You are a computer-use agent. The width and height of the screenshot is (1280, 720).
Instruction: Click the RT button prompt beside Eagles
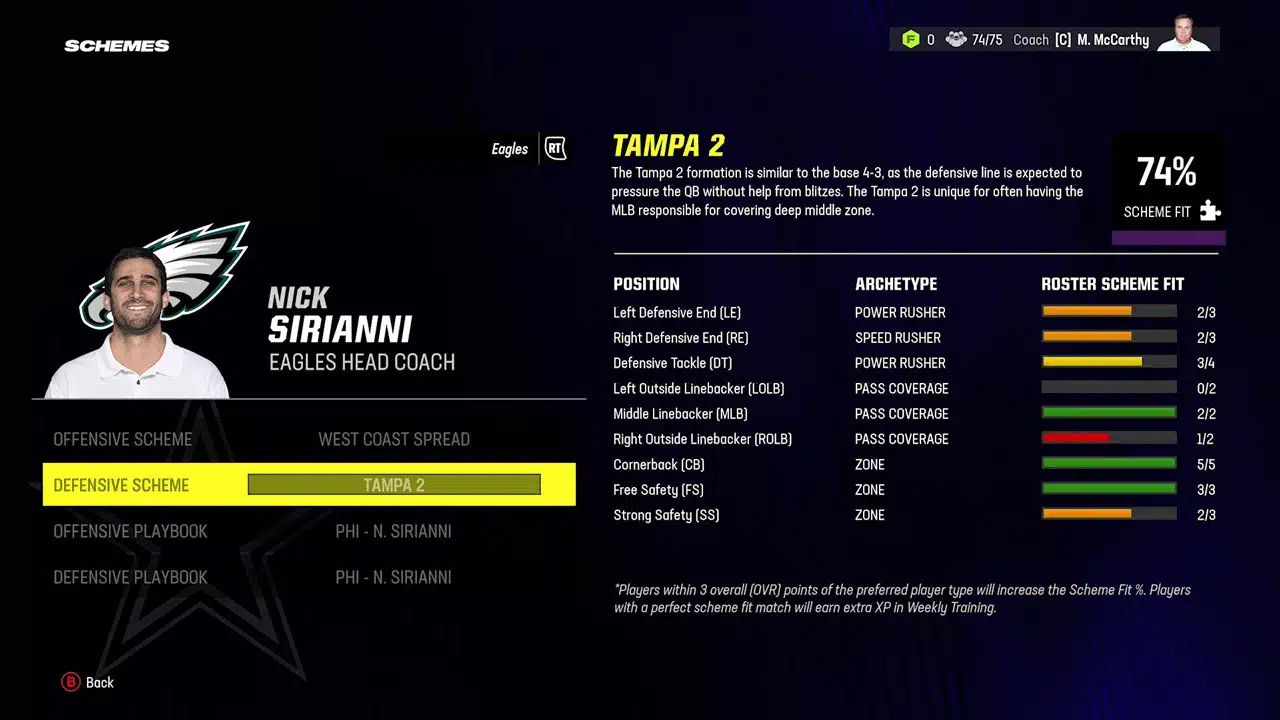[x=555, y=147]
